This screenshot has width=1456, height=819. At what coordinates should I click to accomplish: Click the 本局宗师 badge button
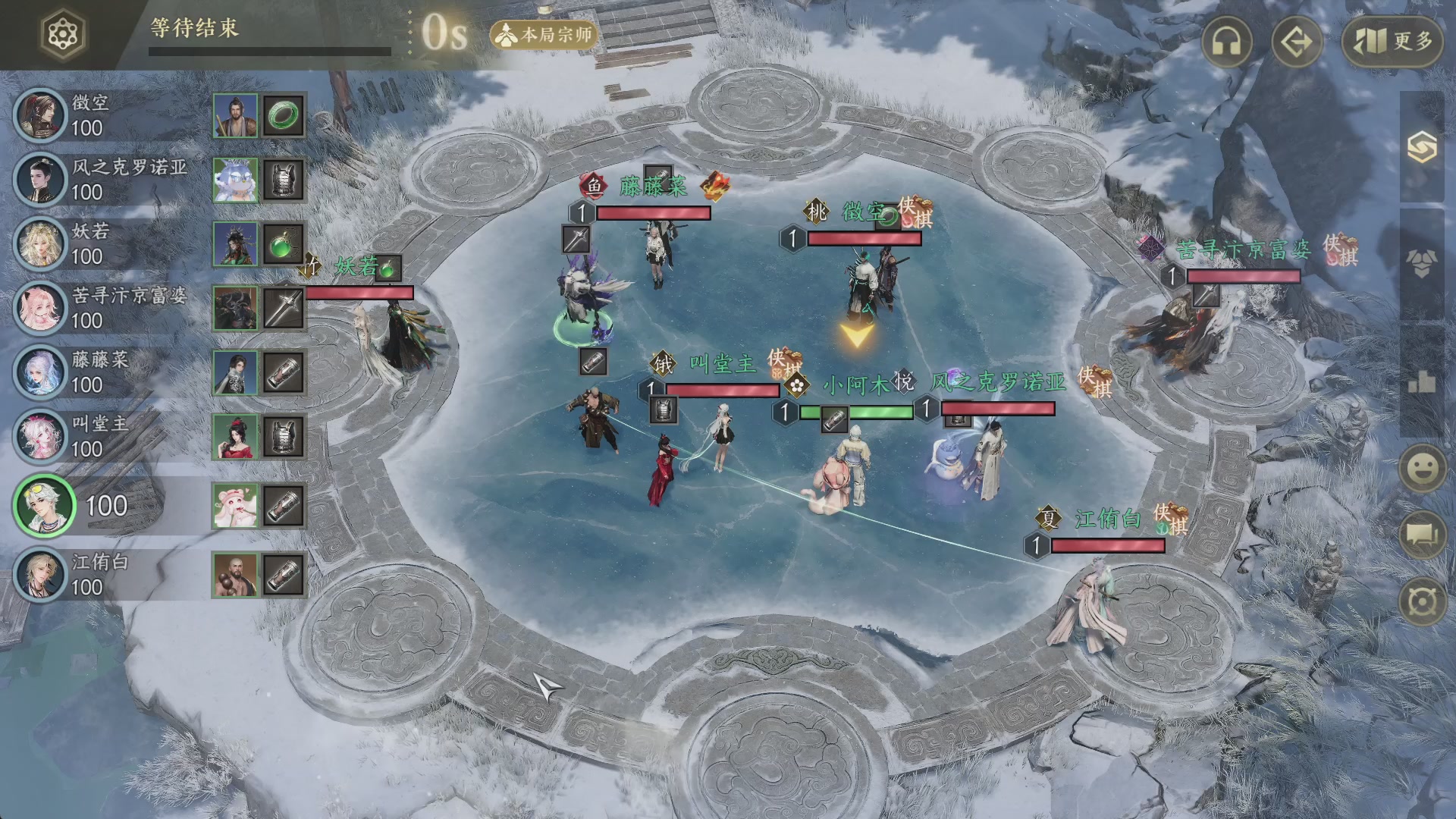(x=544, y=35)
